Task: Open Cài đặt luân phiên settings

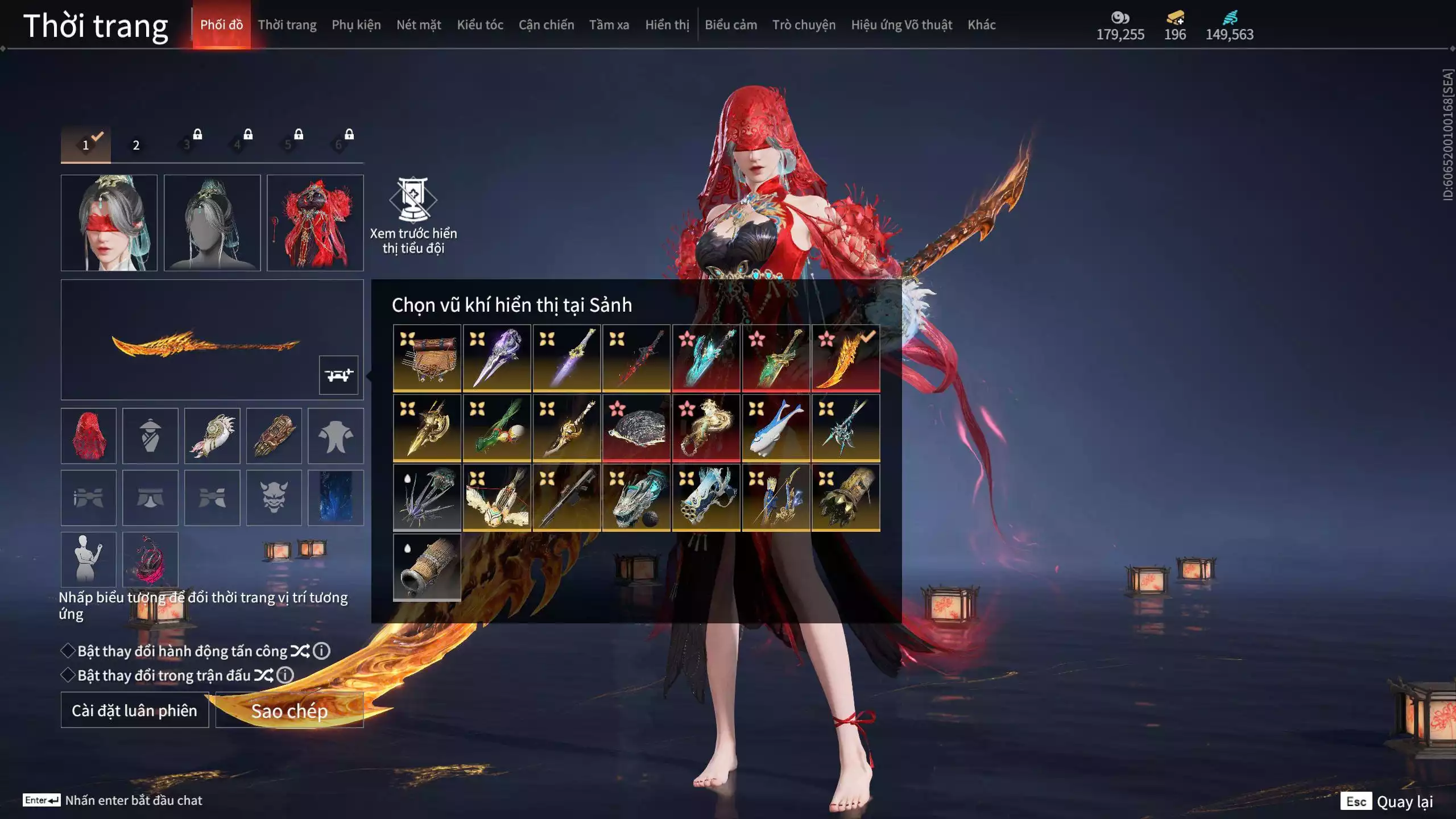Action: click(x=134, y=710)
